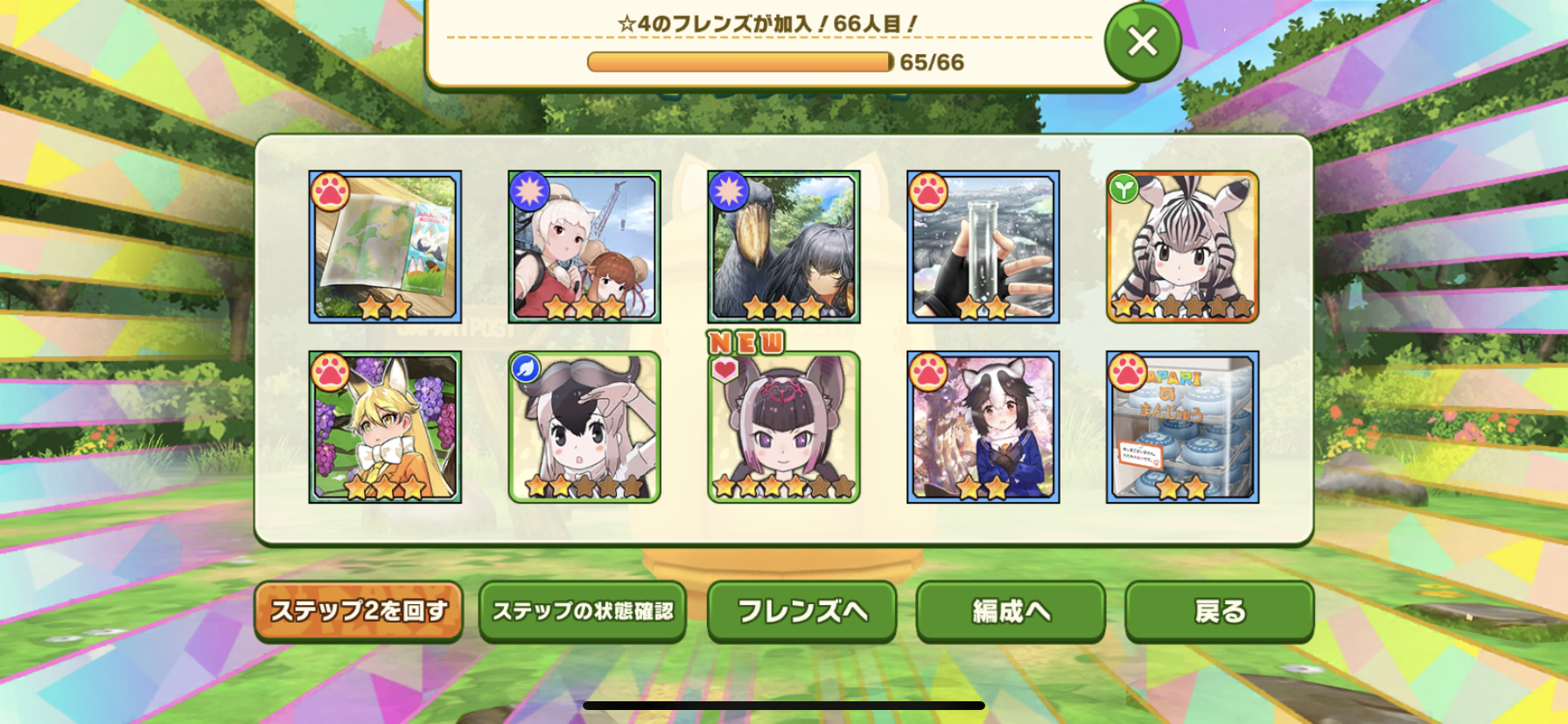Go to Friends via フレンズへ
Viewport: 1568px width, 724px height.
click(x=801, y=611)
